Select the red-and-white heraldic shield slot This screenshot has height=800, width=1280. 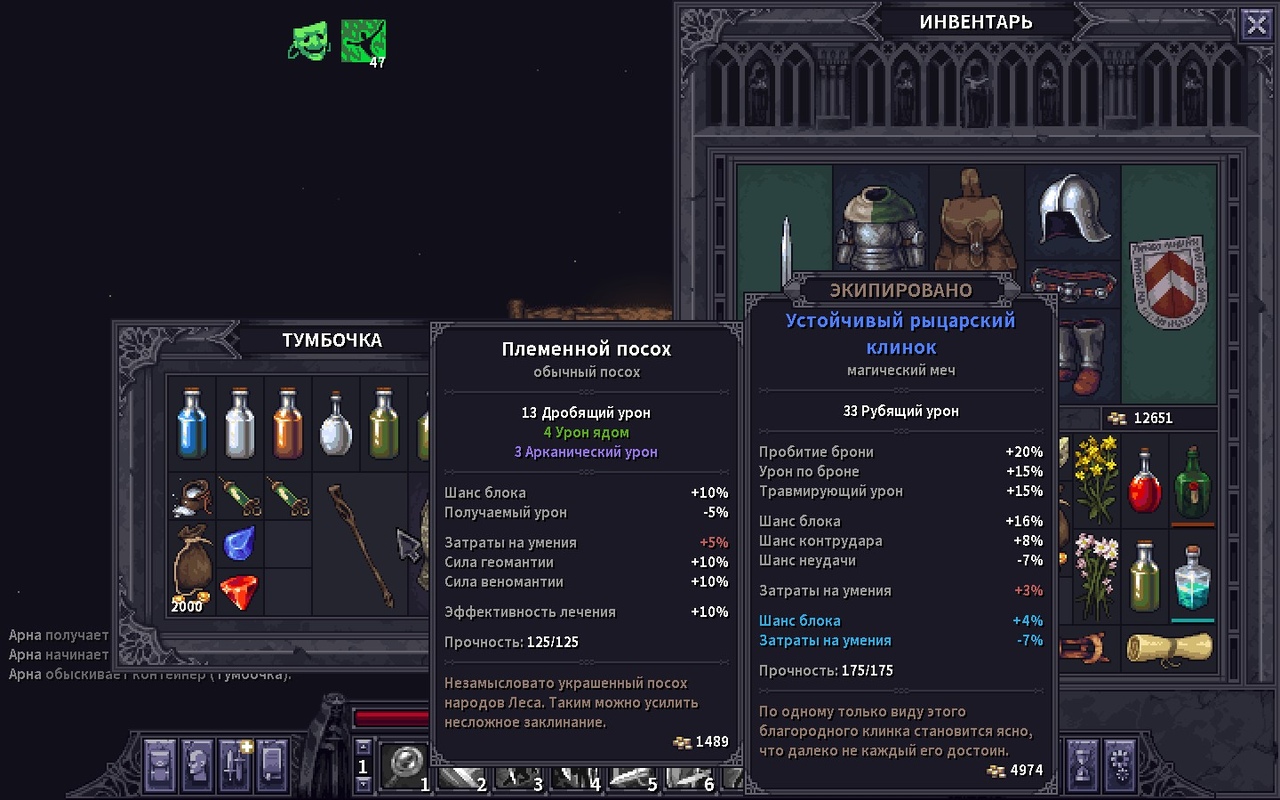[x=1169, y=285]
